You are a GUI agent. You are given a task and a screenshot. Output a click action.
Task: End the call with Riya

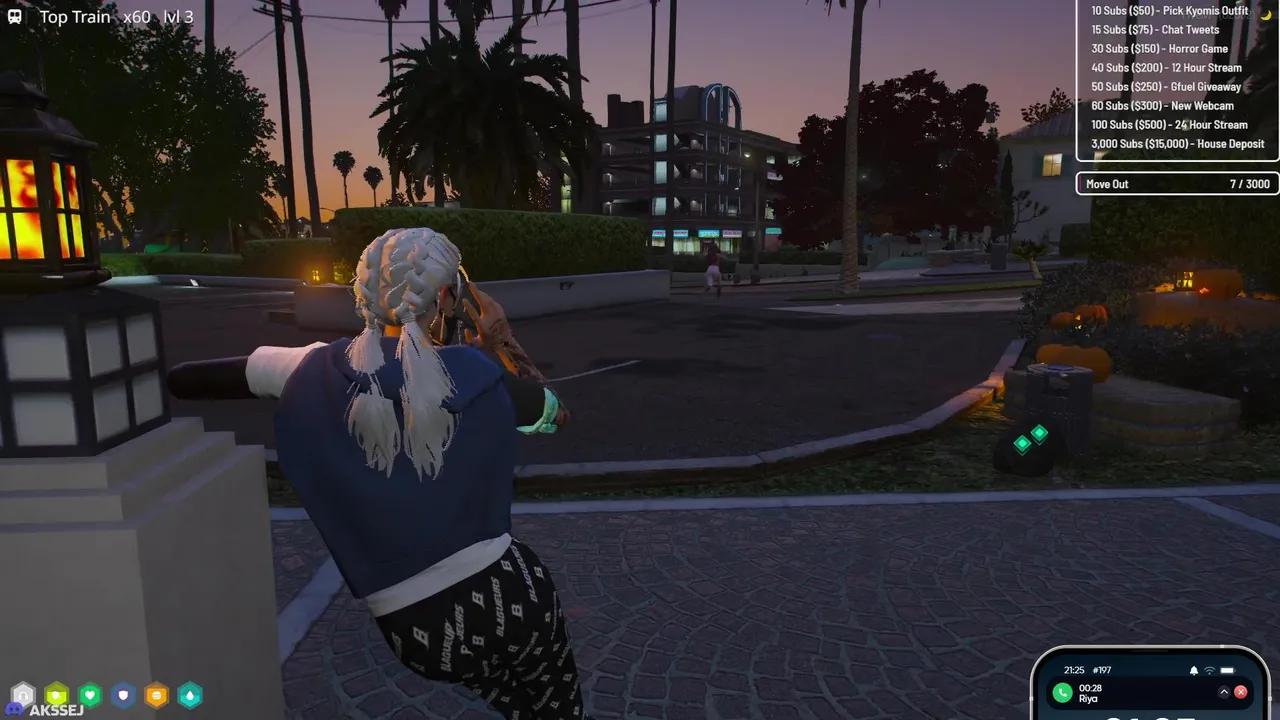click(x=1241, y=692)
